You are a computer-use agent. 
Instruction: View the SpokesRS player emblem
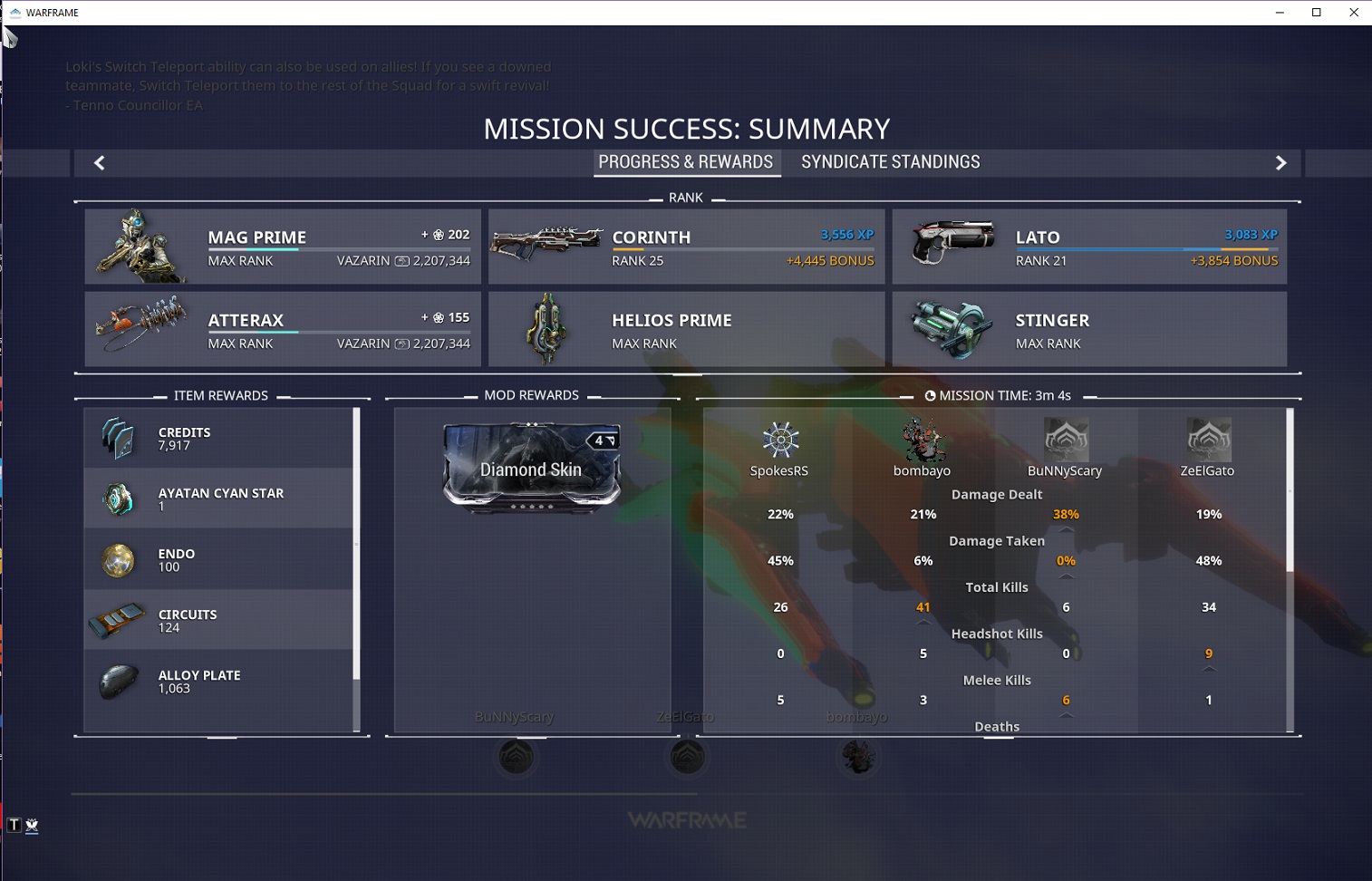coord(779,440)
